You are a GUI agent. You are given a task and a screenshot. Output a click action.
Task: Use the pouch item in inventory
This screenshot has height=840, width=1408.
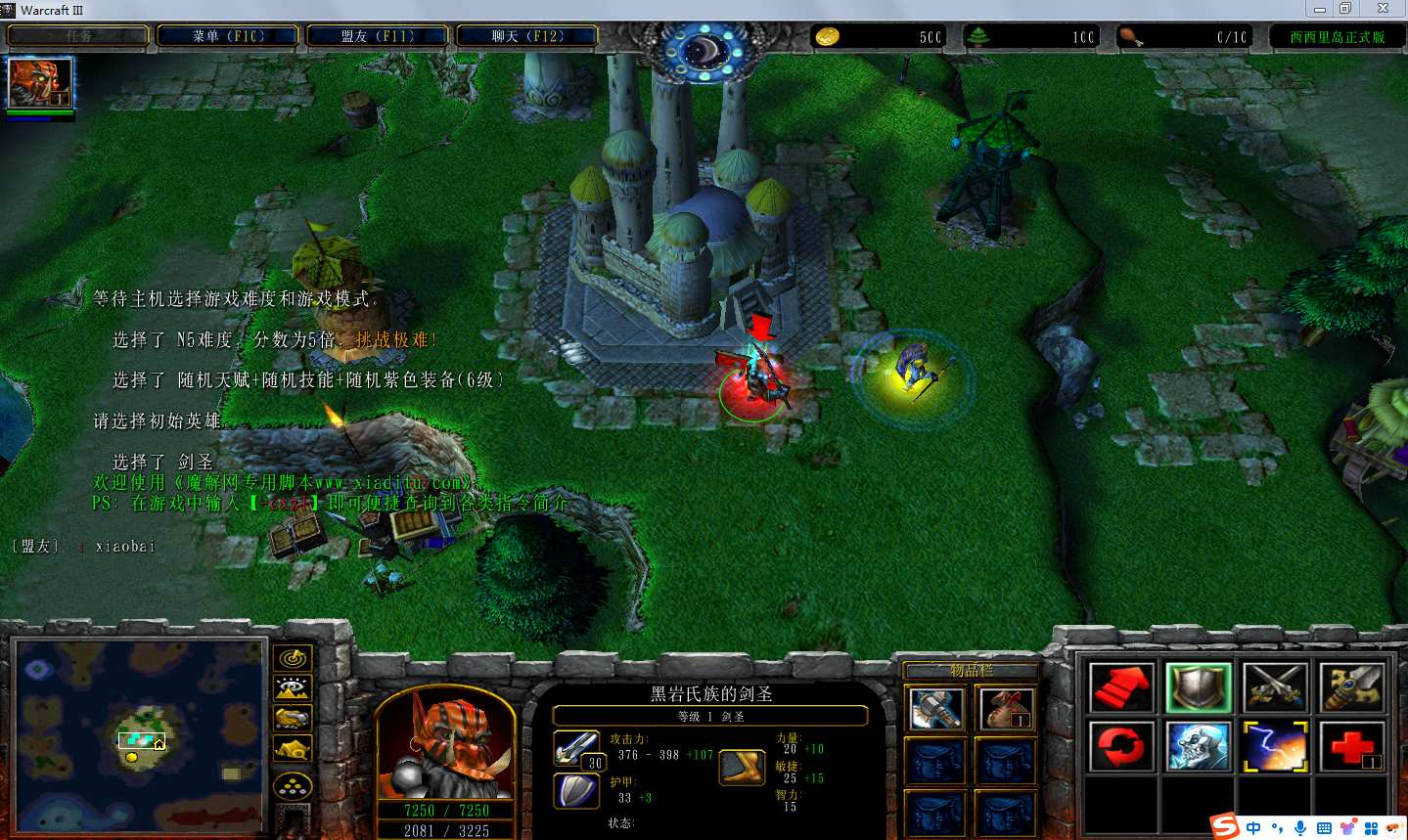[x=1005, y=708]
